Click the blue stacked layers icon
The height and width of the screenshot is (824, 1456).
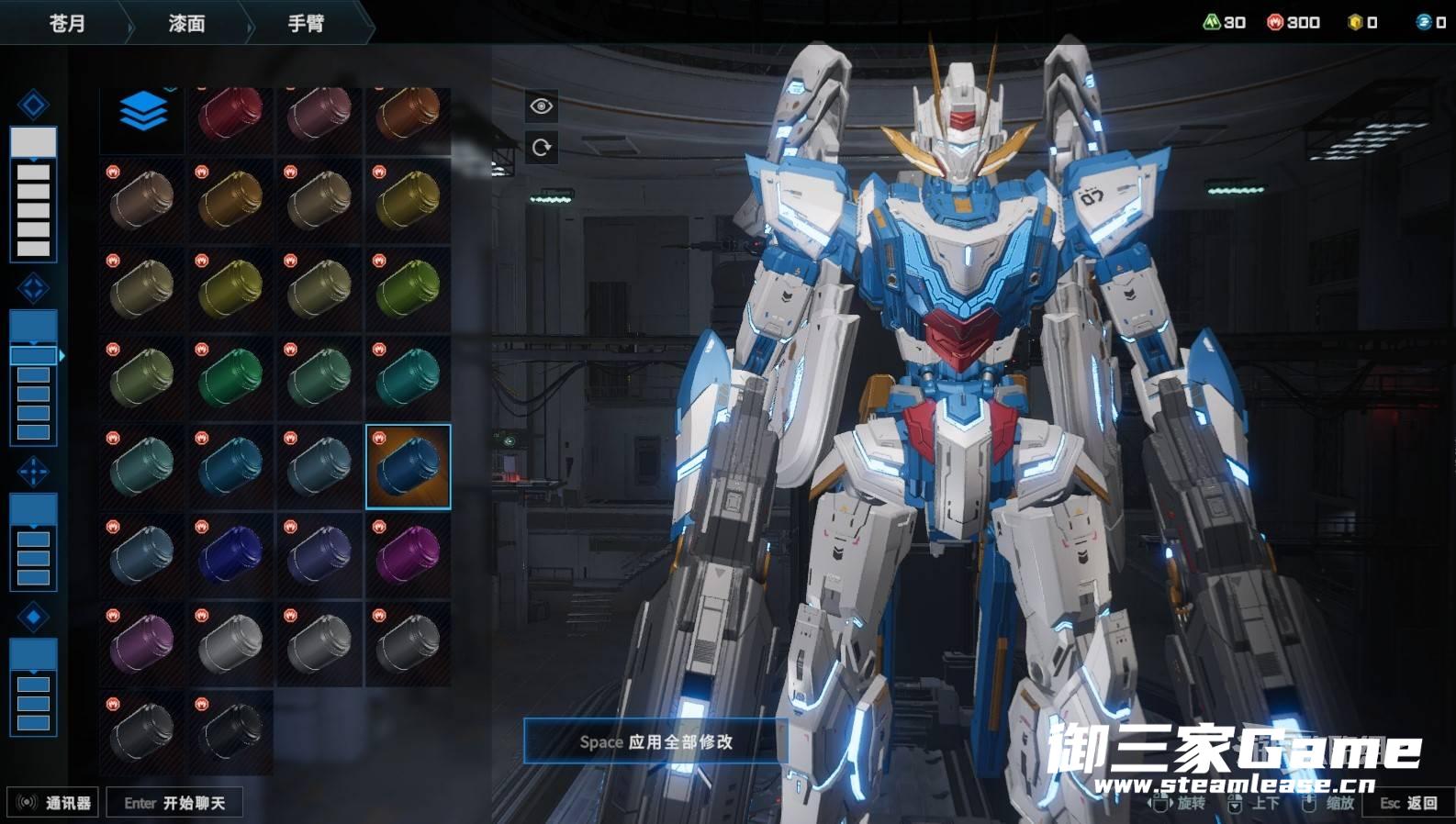click(x=142, y=114)
